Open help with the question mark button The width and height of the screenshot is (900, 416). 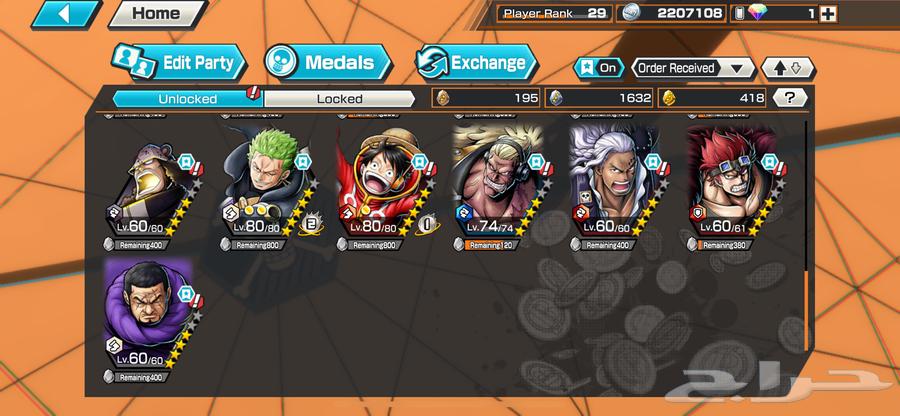click(x=791, y=98)
